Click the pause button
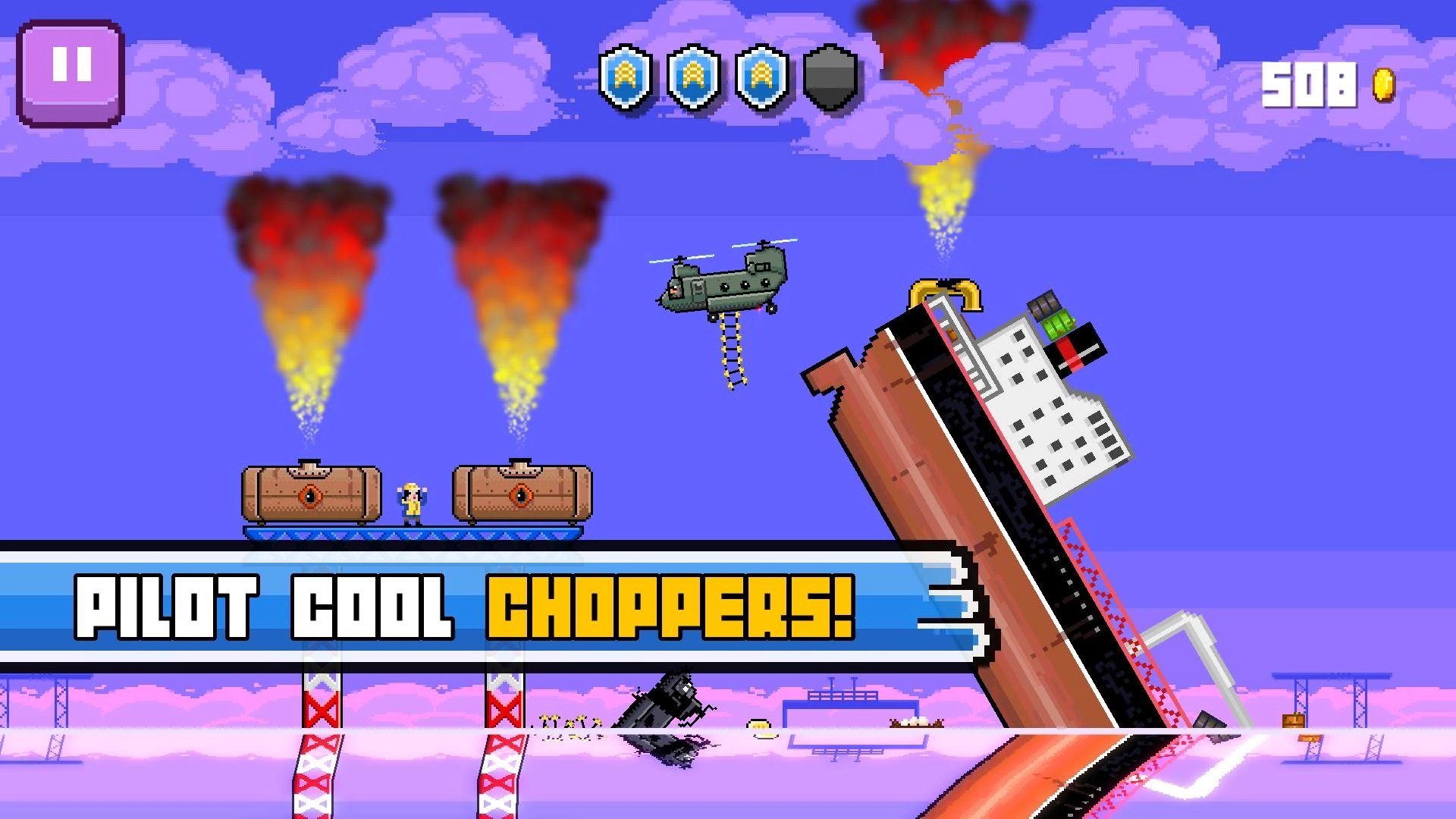The width and height of the screenshot is (1456, 819). [x=73, y=68]
